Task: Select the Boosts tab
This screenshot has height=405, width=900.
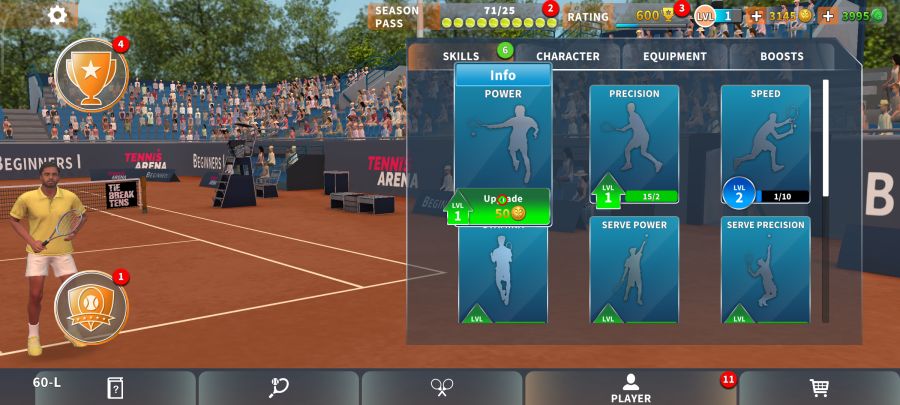Action: point(781,56)
